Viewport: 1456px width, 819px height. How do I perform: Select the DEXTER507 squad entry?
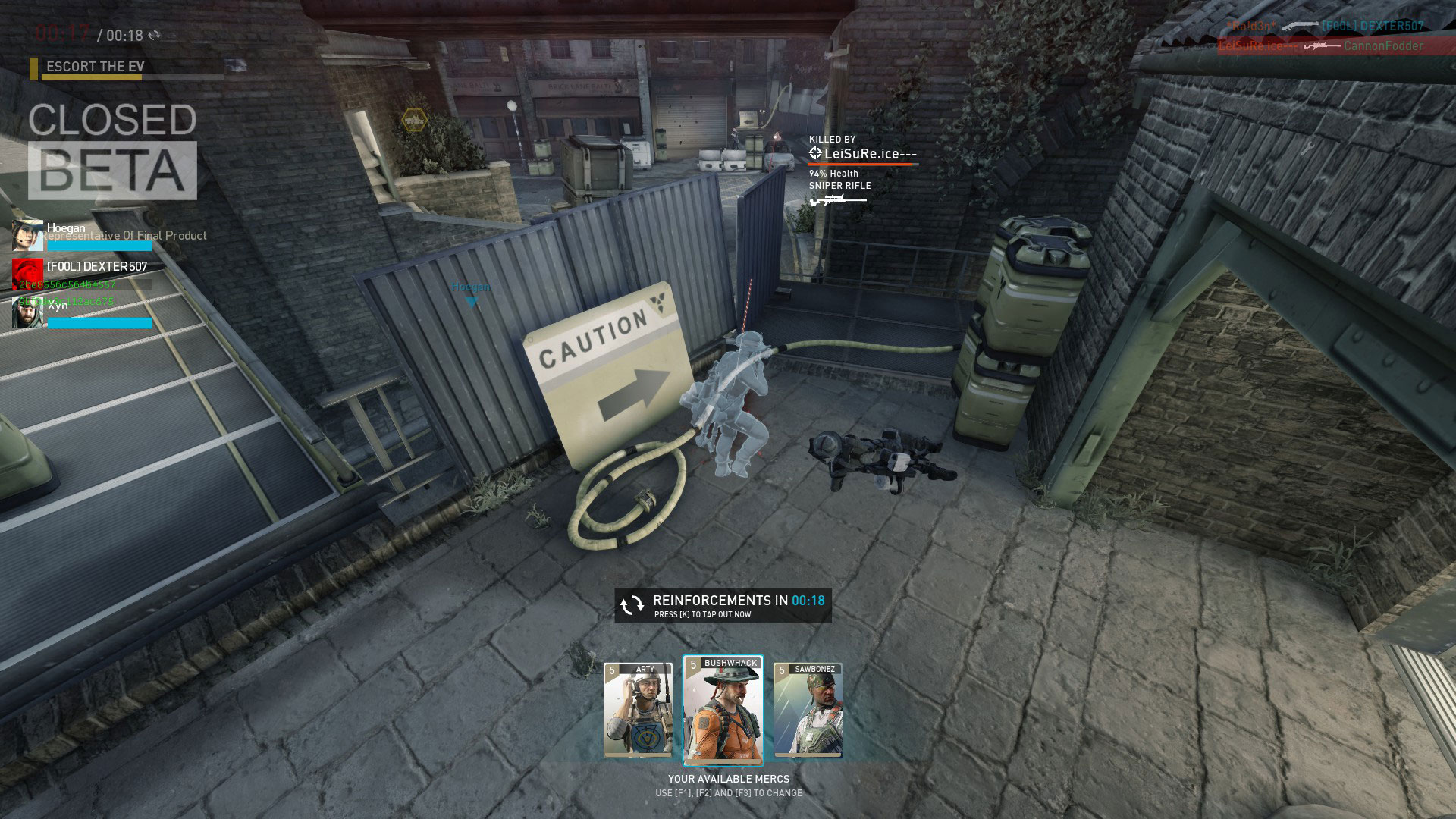[96, 267]
